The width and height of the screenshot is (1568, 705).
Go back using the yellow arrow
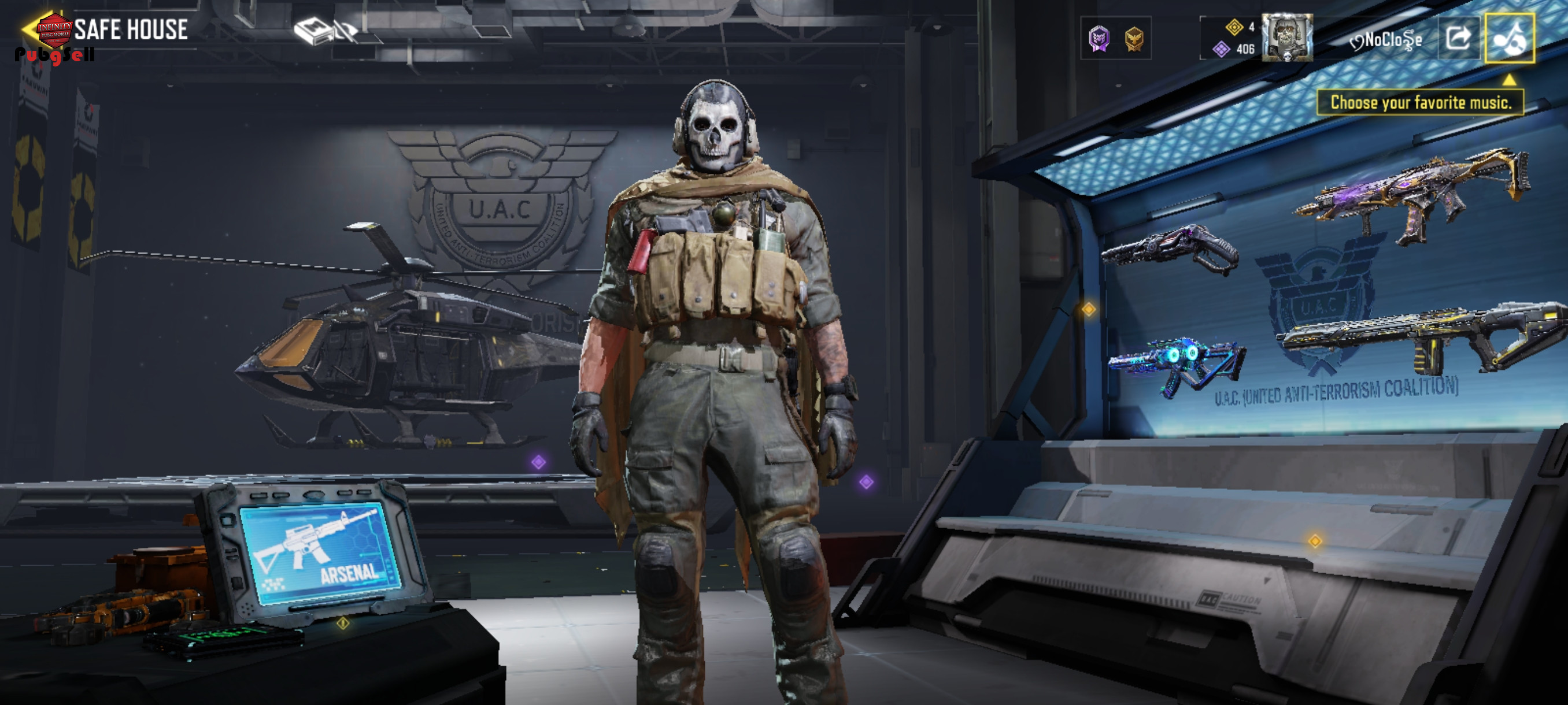pos(28,28)
